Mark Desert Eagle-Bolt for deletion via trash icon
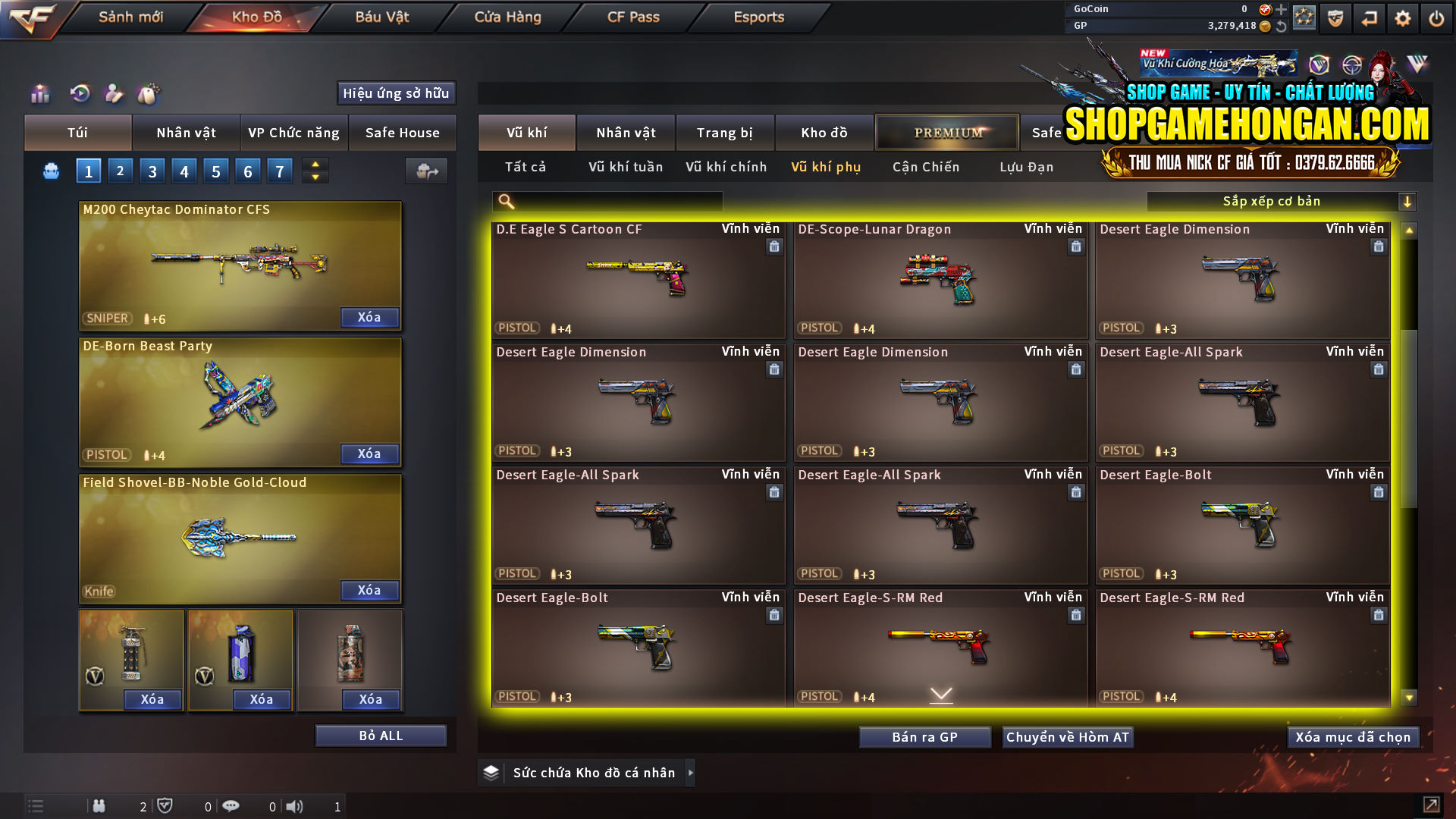The image size is (1456, 819). tap(1379, 492)
